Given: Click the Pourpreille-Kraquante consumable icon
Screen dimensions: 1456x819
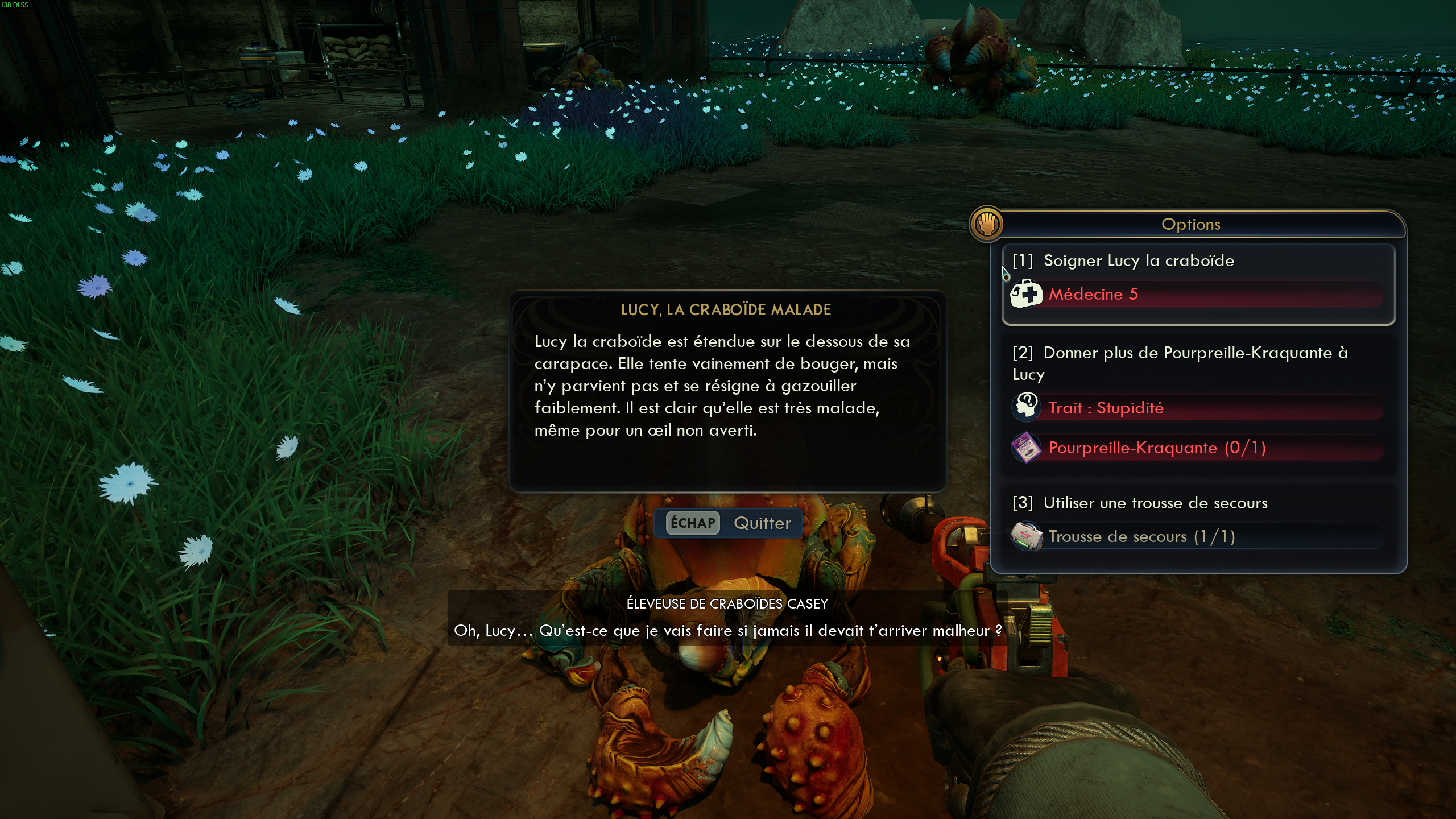Looking at the screenshot, I should [1026, 448].
